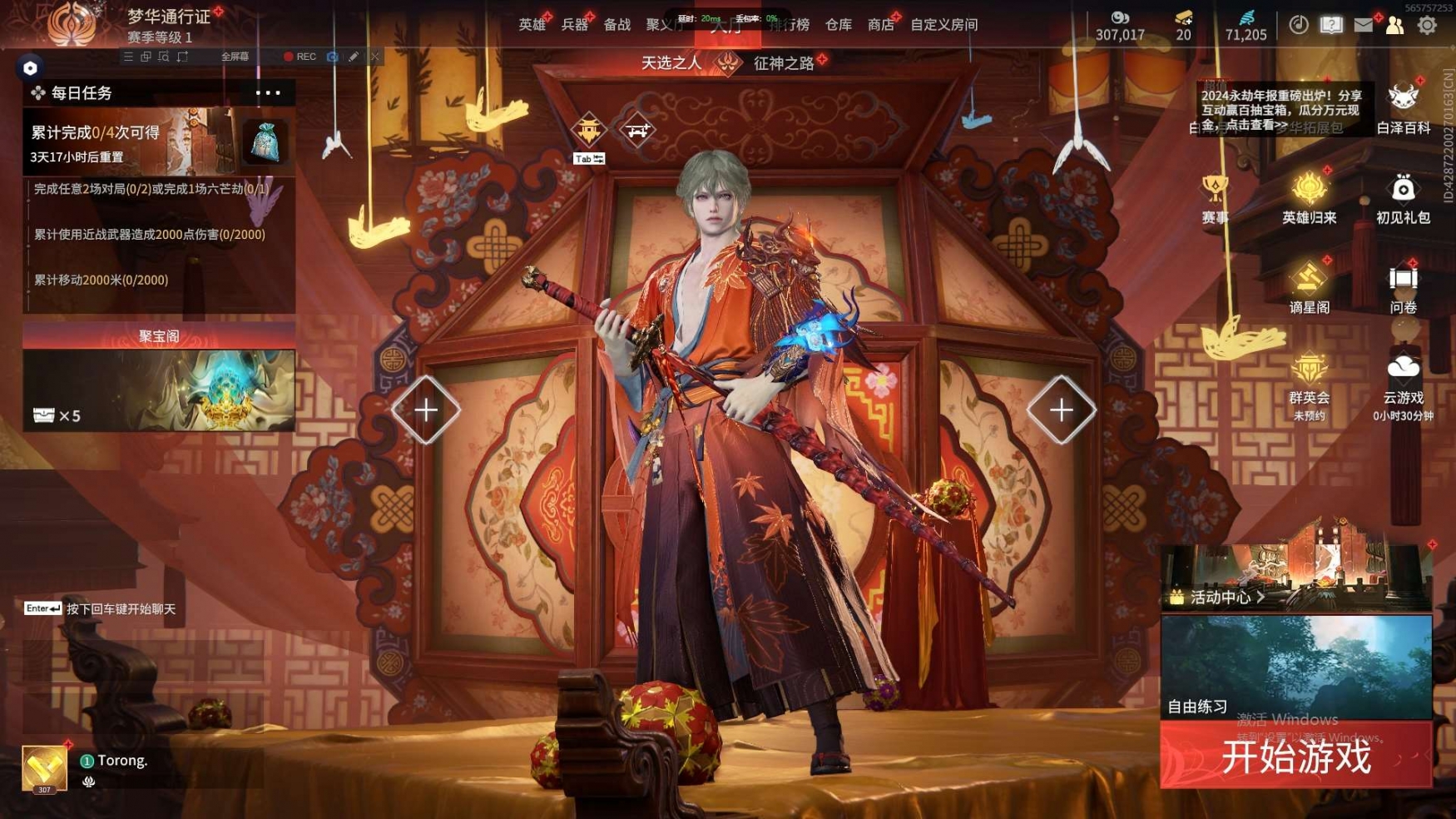Open the 兵器 weapons menu

[x=574, y=25]
